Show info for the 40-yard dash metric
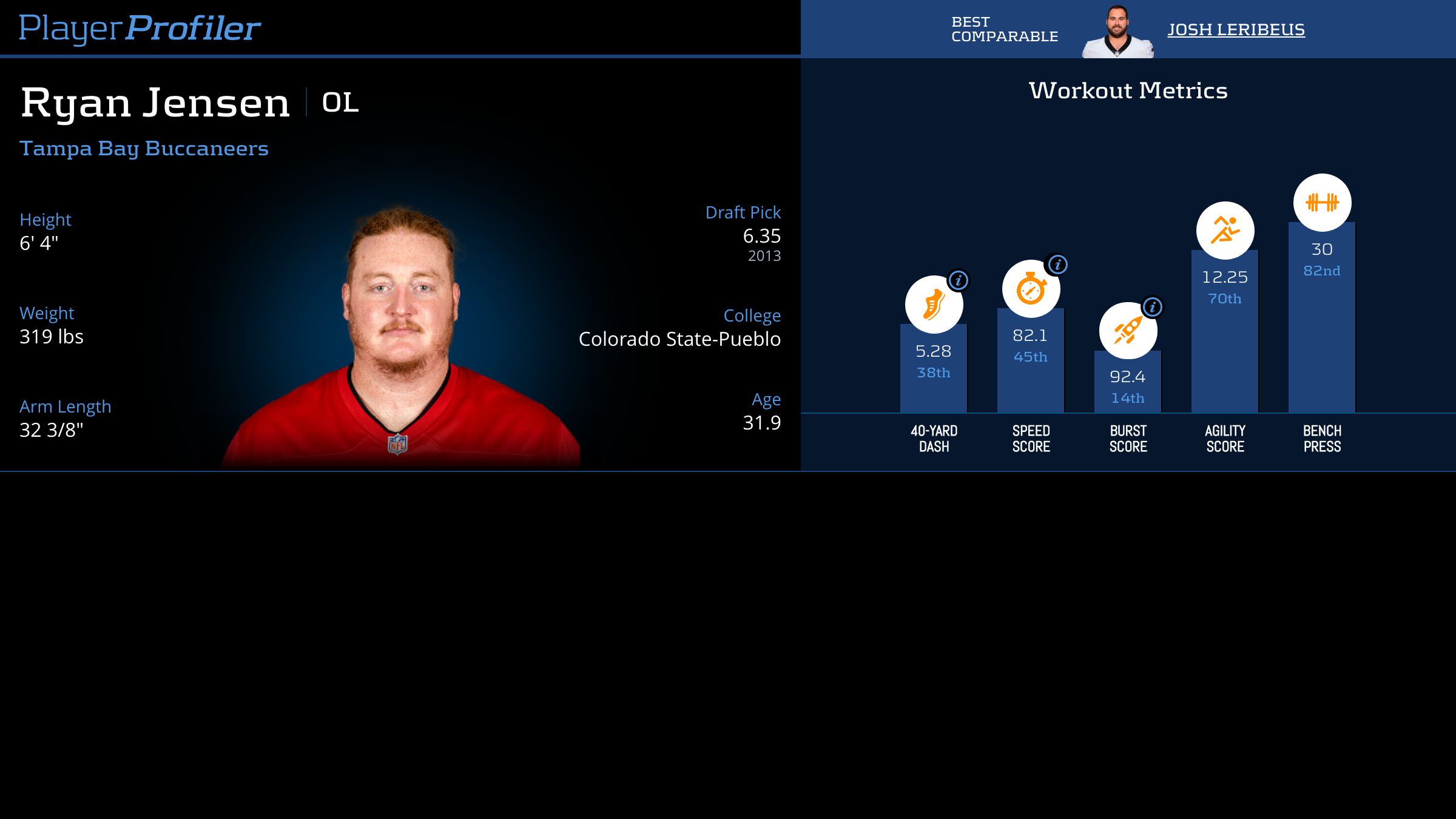1456x819 pixels. point(959,280)
